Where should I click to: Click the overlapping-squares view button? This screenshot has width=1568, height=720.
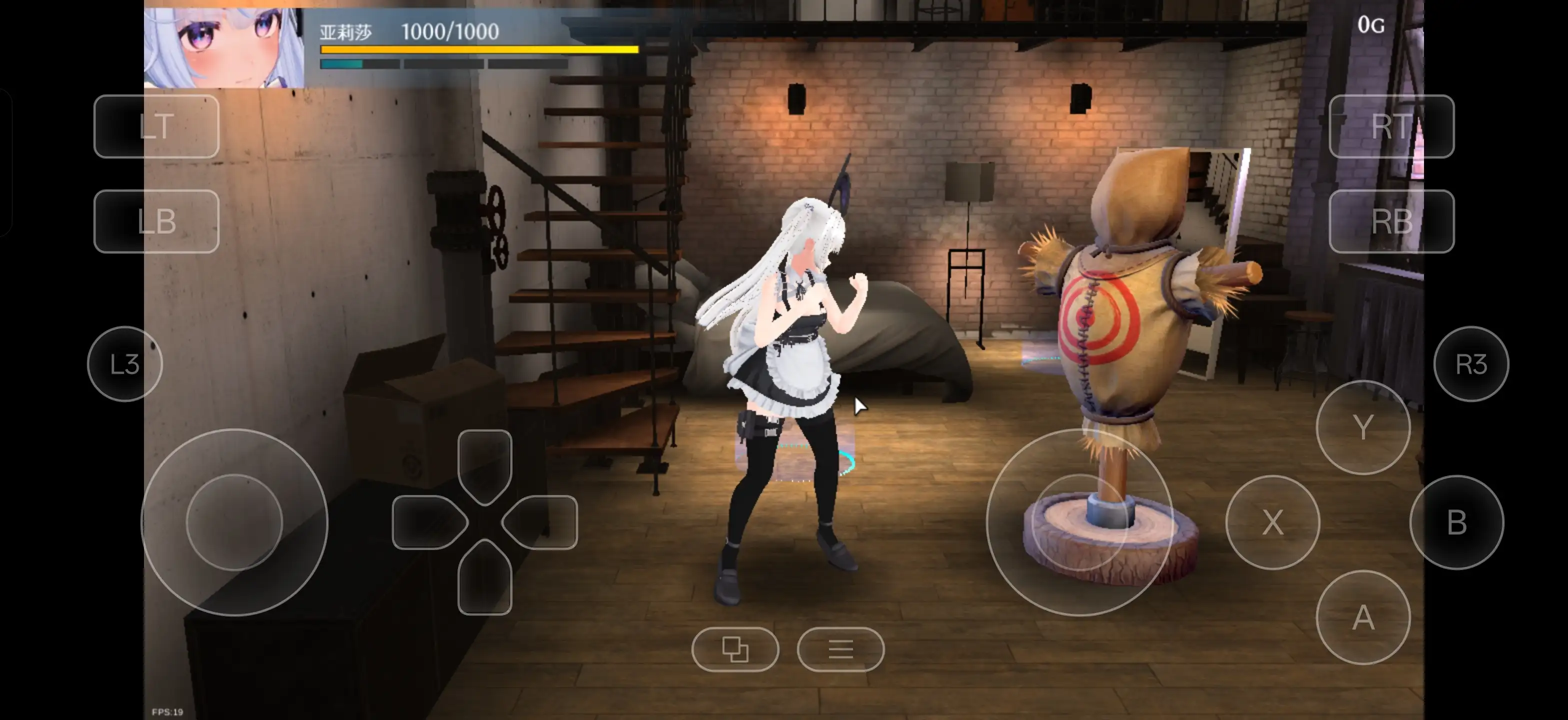(x=734, y=649)
